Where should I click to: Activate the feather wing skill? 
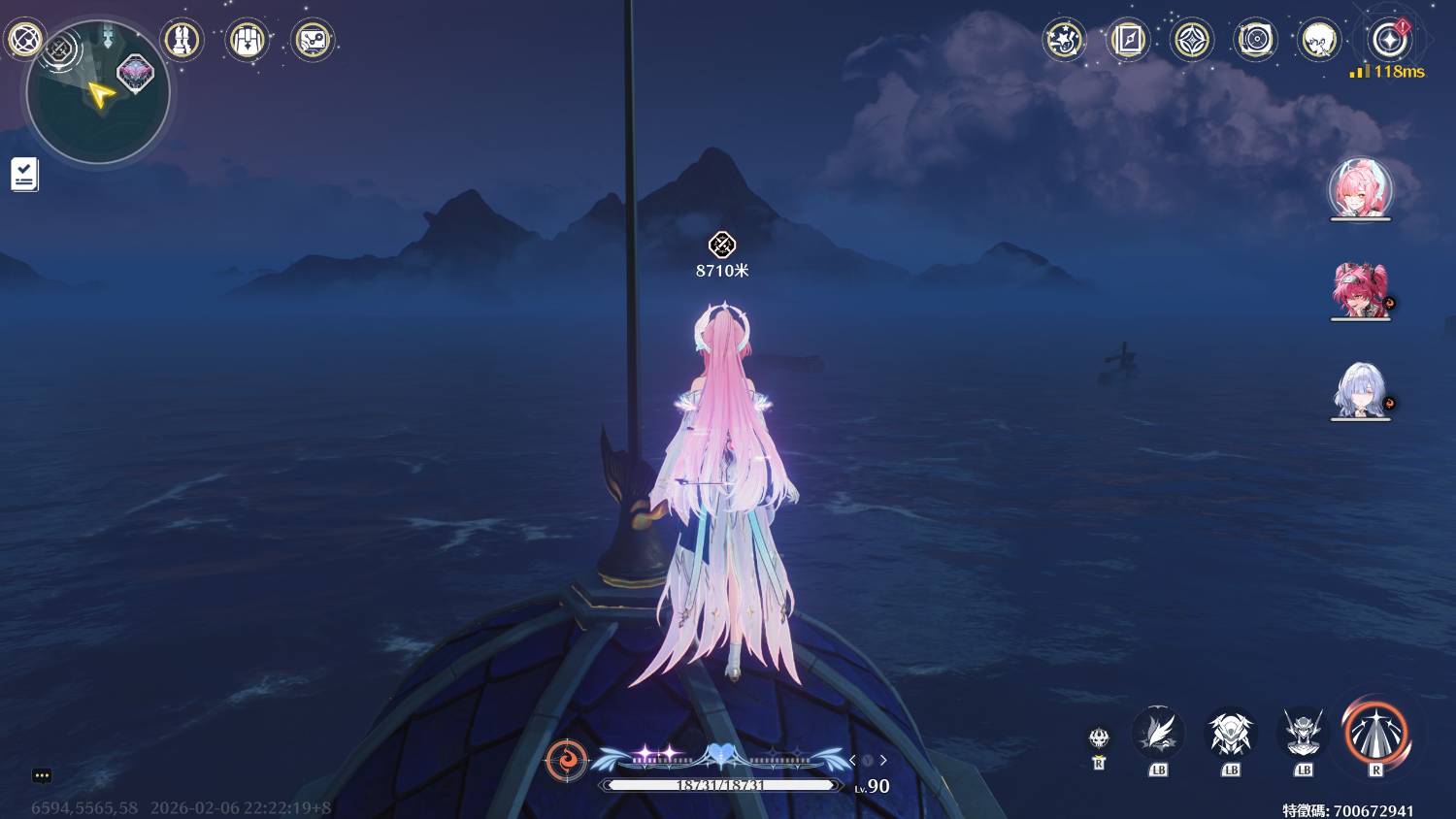[1158, 734]
